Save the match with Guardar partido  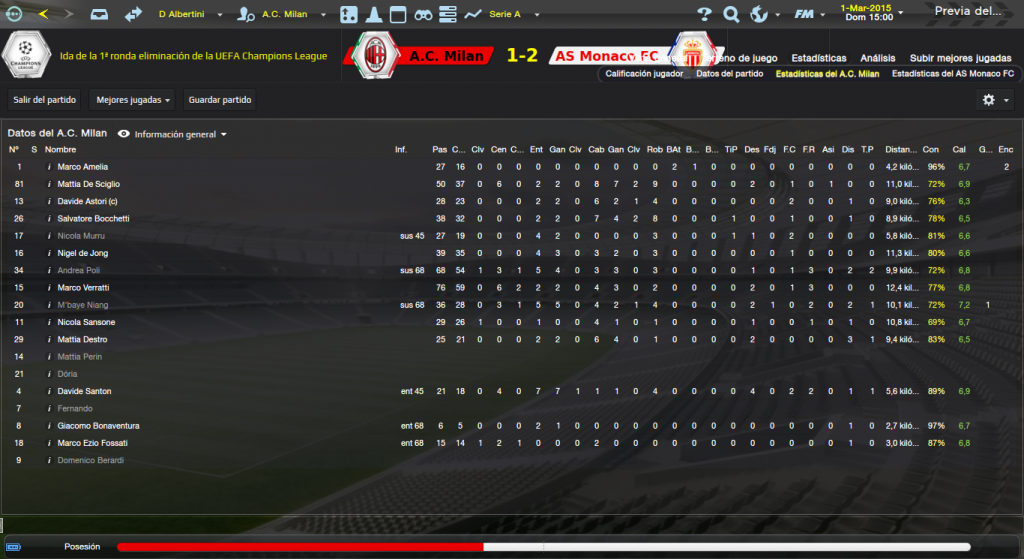click(221, 100)
